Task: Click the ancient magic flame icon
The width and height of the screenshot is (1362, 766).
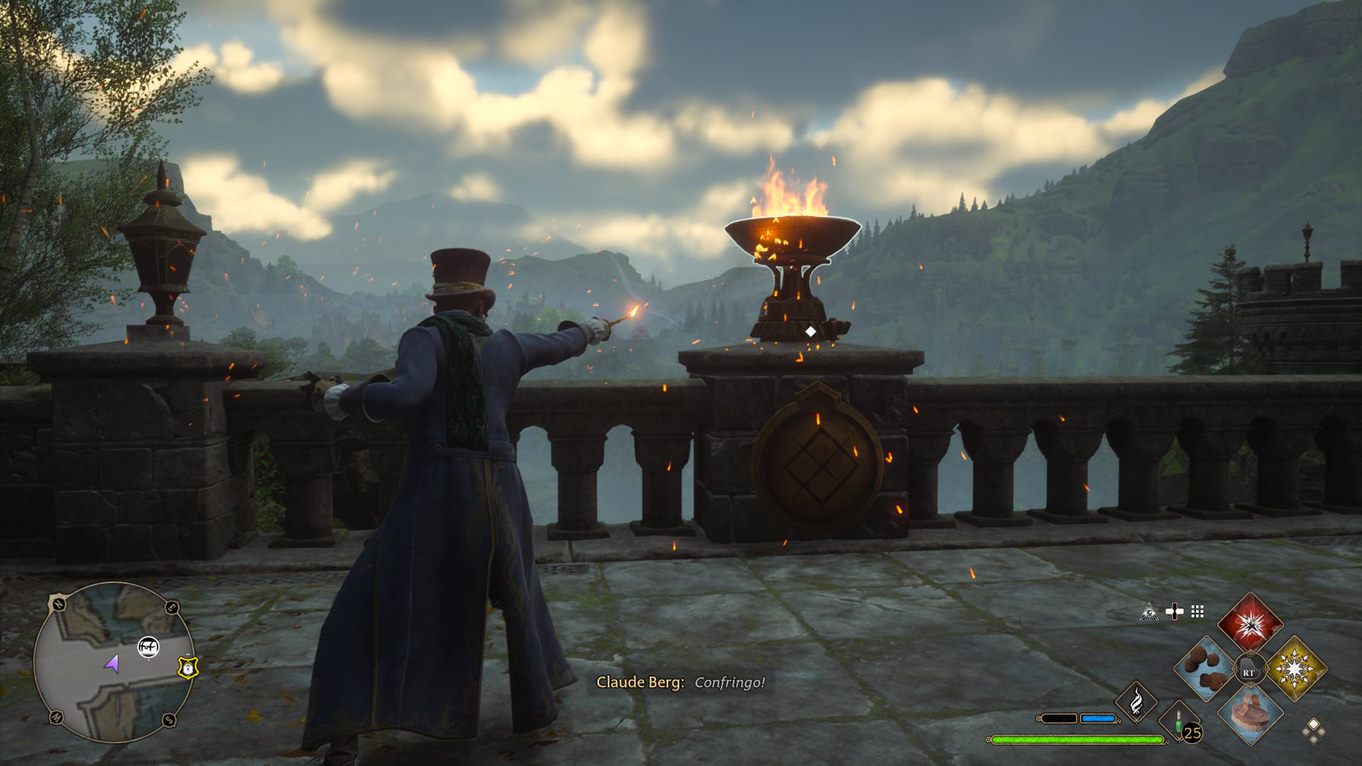Action: [x=1136, y=700]
